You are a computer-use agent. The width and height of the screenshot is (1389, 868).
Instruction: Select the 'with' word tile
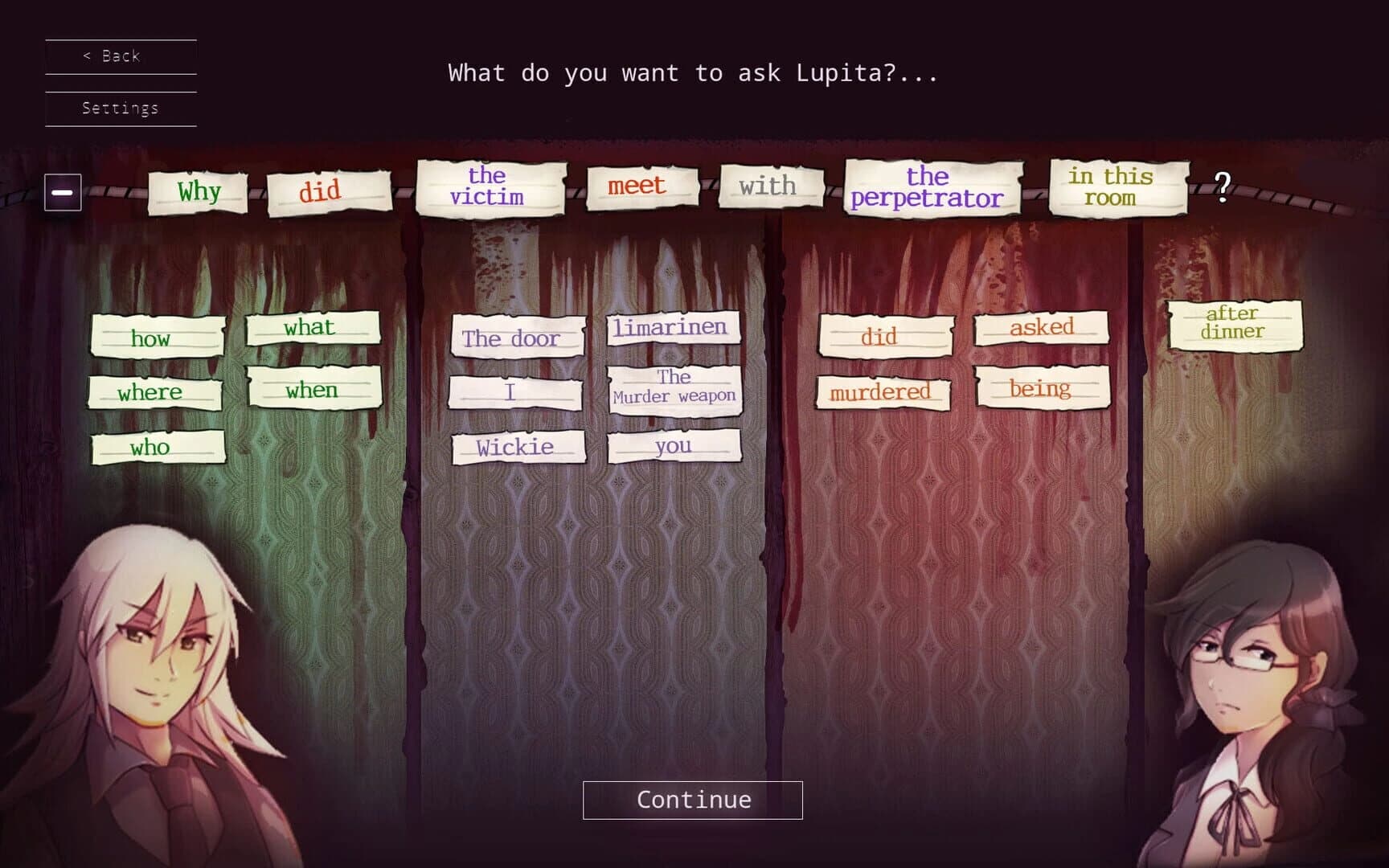click(x=769, y=187)
